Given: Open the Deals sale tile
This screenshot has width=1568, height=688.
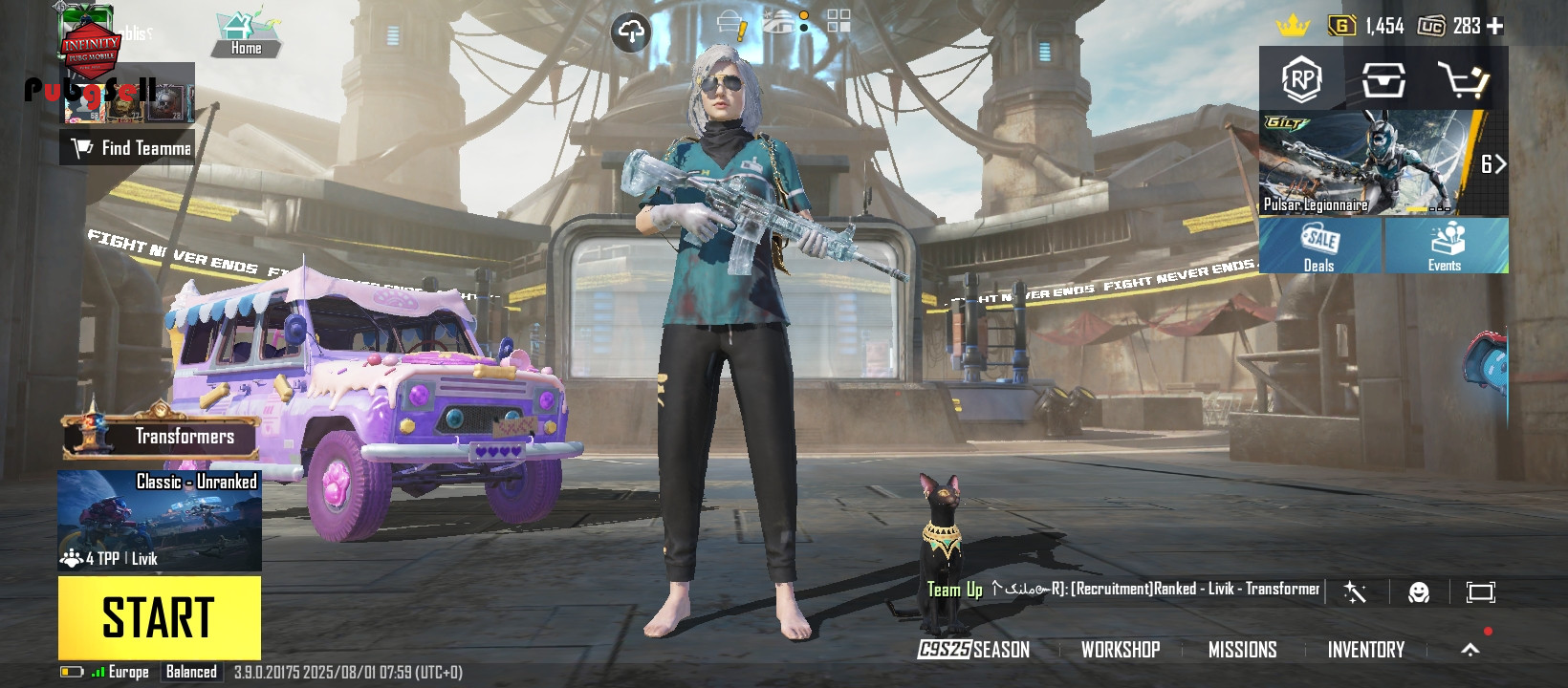Looking at the screenshot, I should (x=1319, y=246).
